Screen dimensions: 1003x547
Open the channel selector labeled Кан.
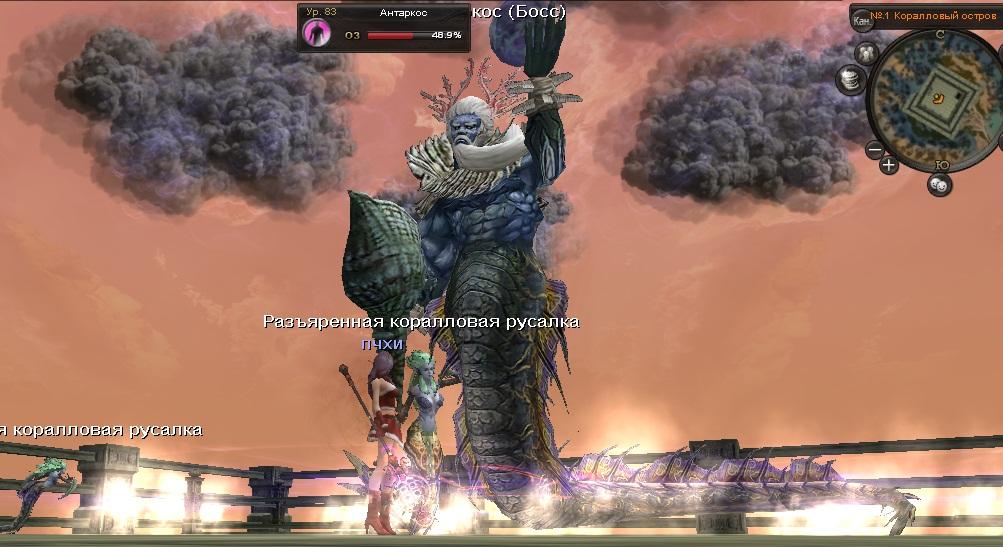coord(862,19)
